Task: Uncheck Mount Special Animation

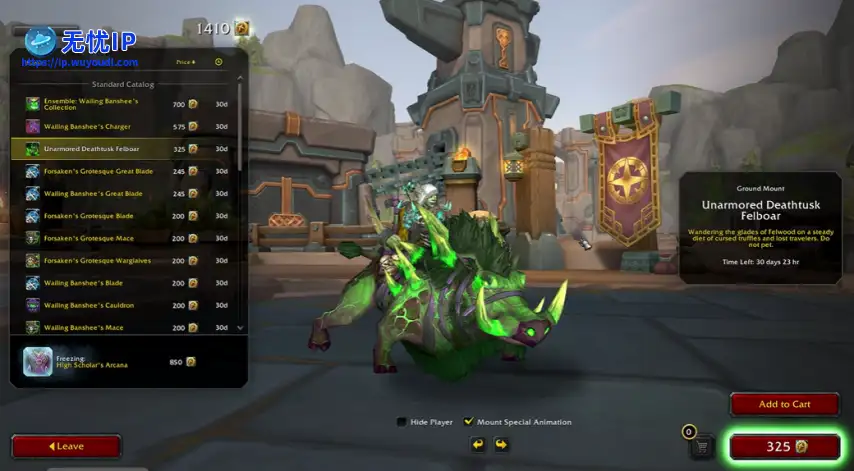Action: [468, 422]
